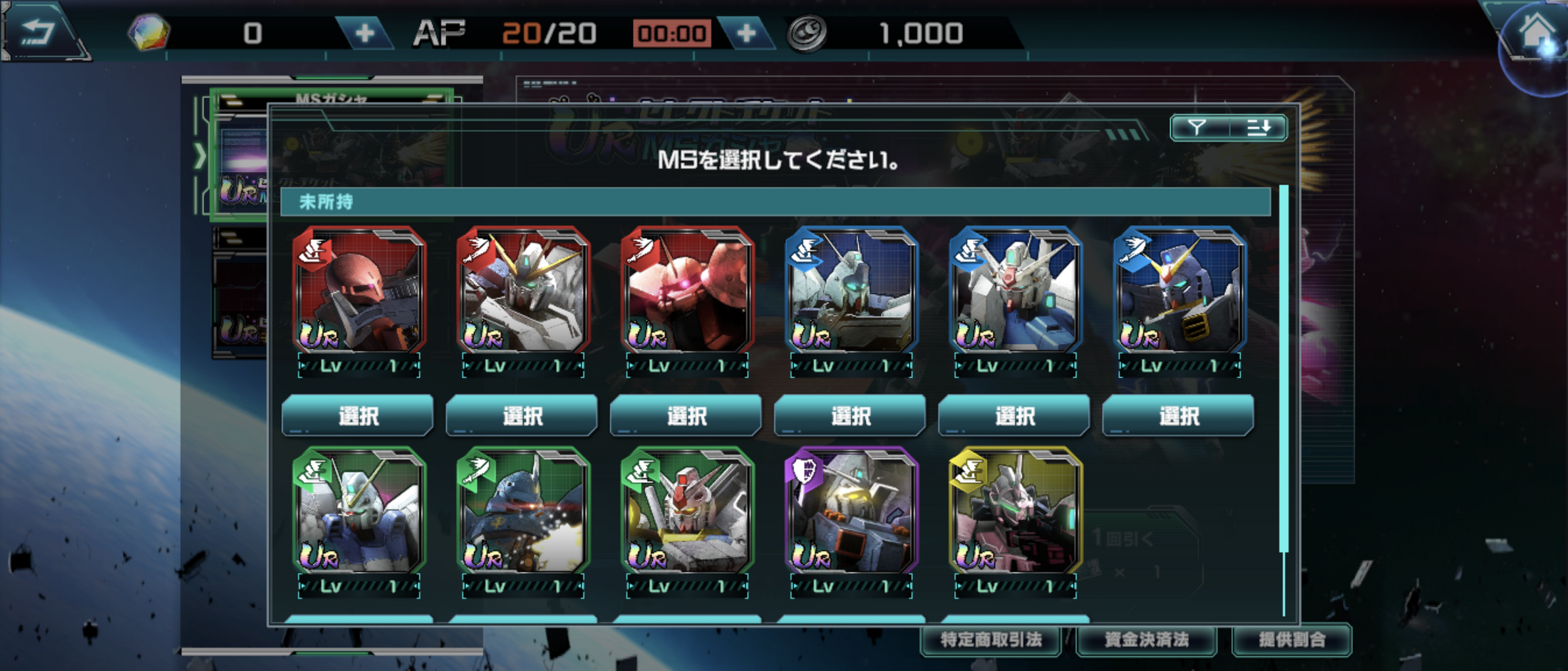This screenshot has width=1568, height=671.
Task: Open the sort order option
Action: (x=1259, y=128)
